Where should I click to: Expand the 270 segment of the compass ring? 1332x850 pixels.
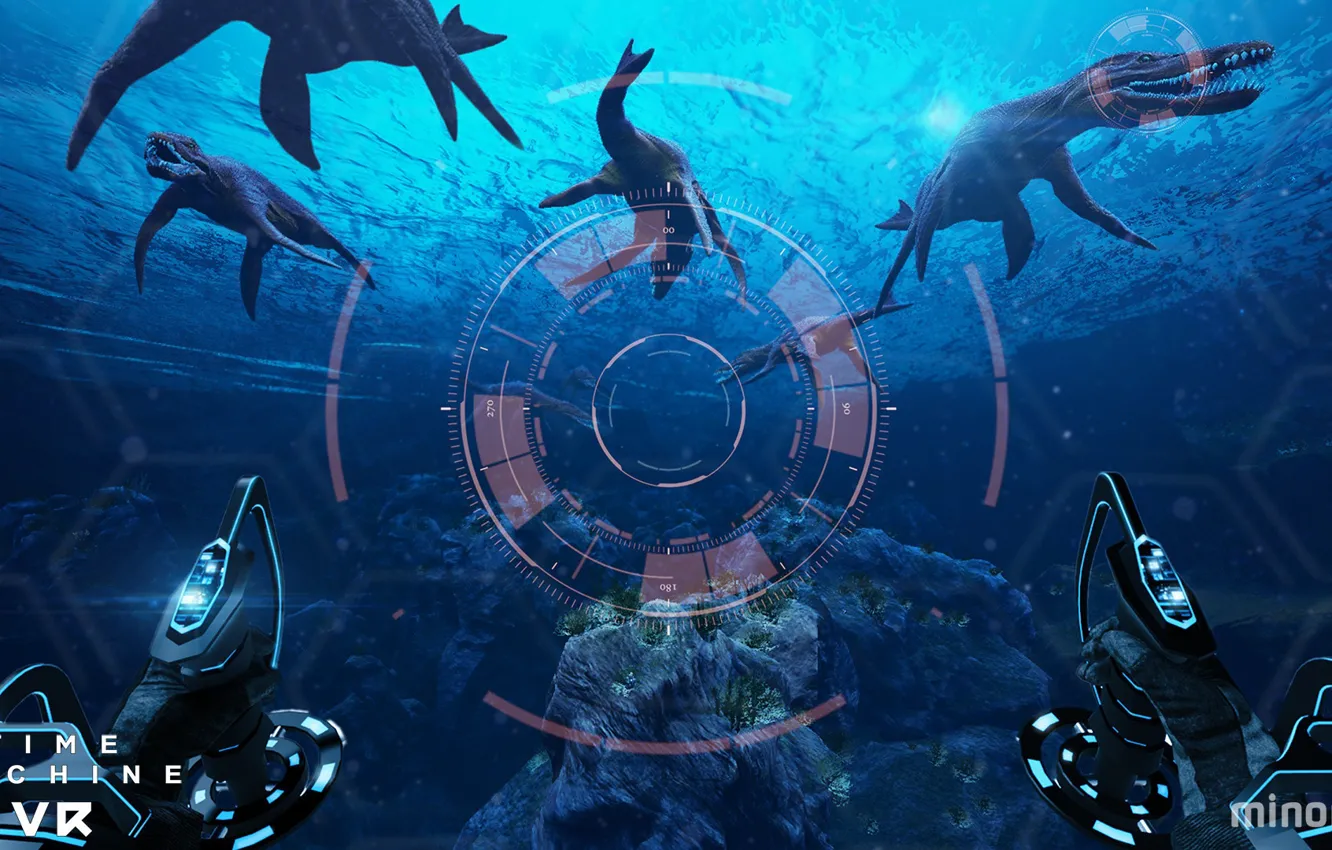click(492, 410)
